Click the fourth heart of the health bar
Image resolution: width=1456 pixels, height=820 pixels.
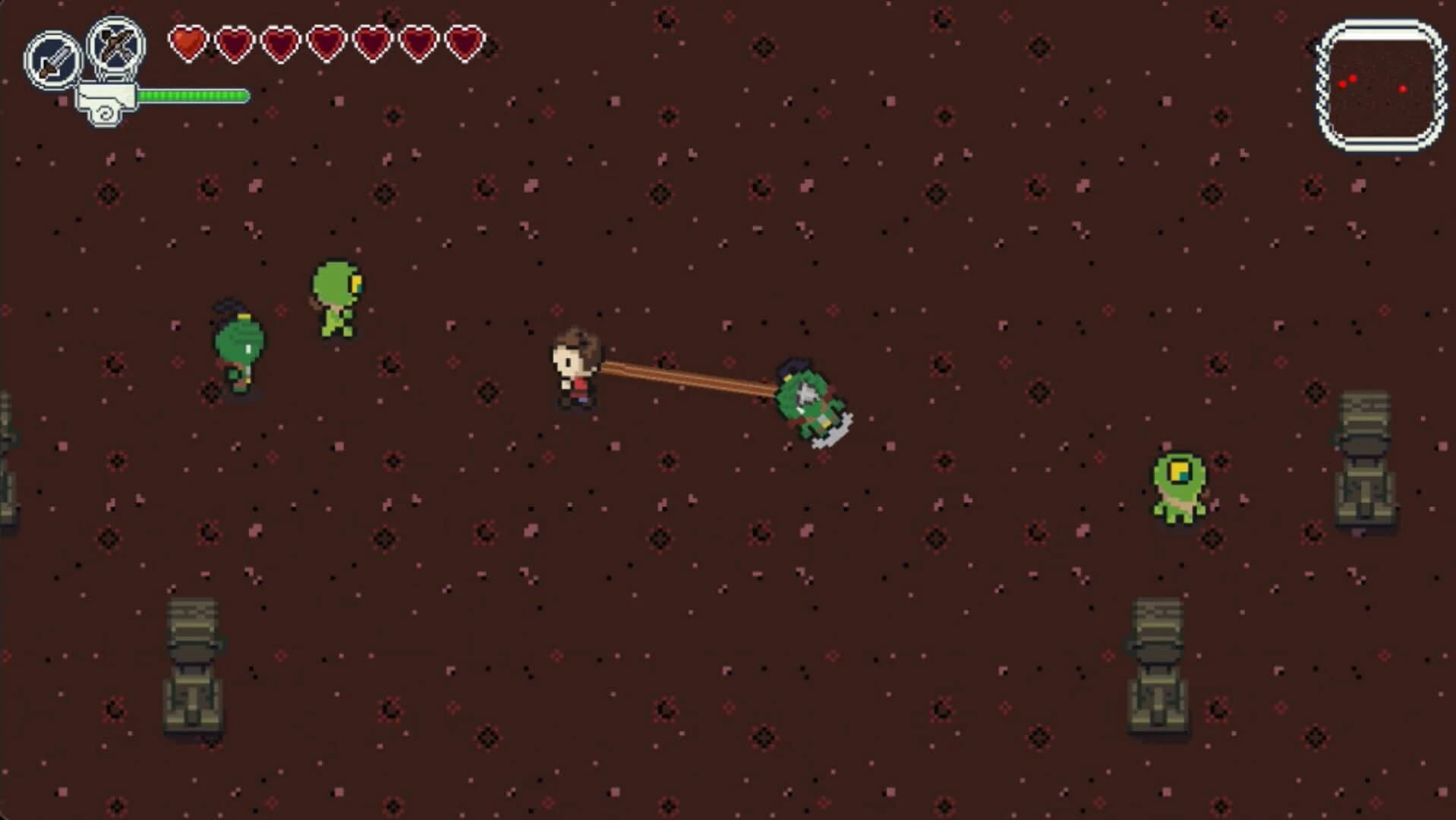tap(327, 44)
